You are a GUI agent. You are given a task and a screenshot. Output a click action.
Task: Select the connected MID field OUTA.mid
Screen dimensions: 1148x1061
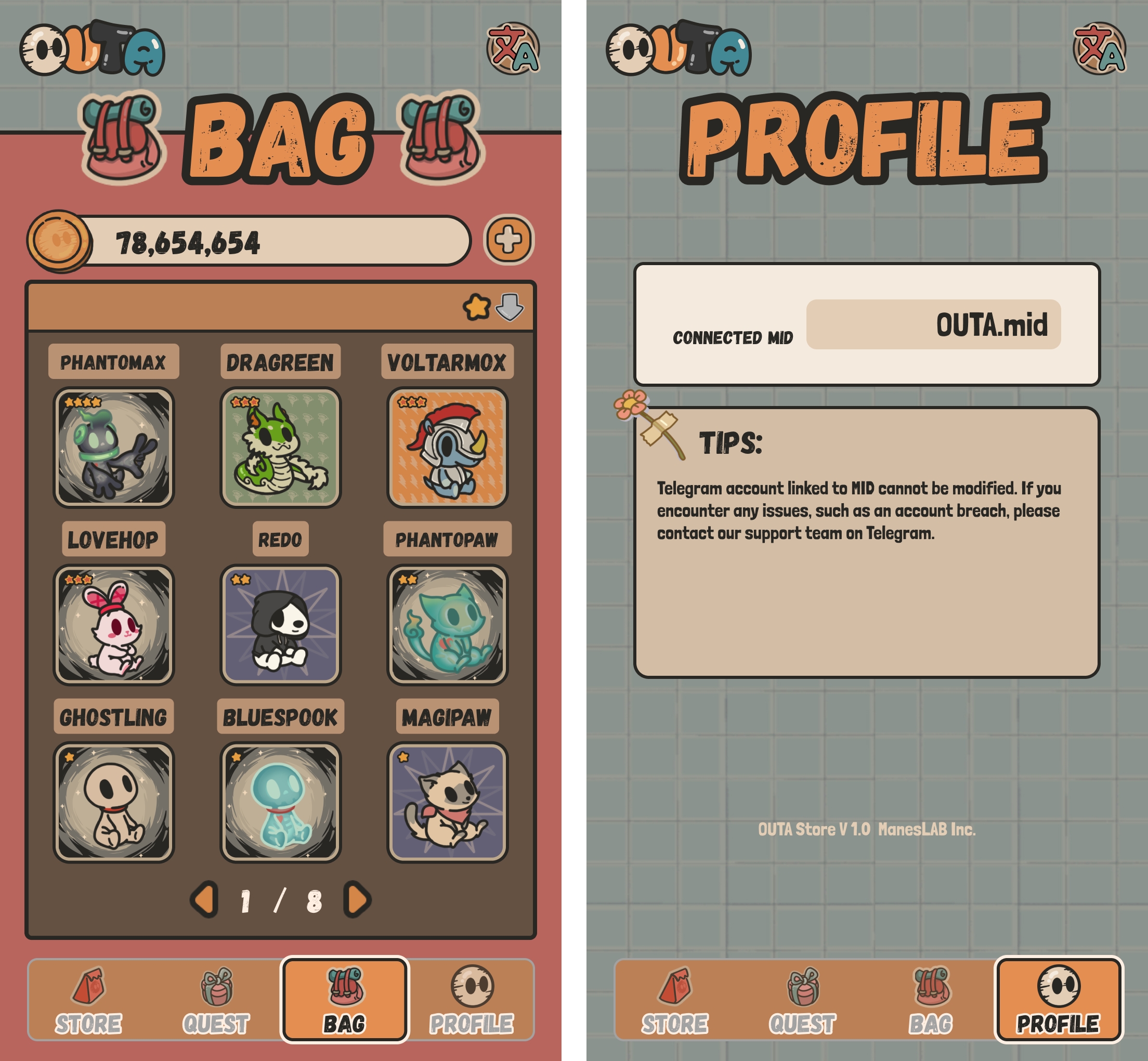click(x=933, y=324)
